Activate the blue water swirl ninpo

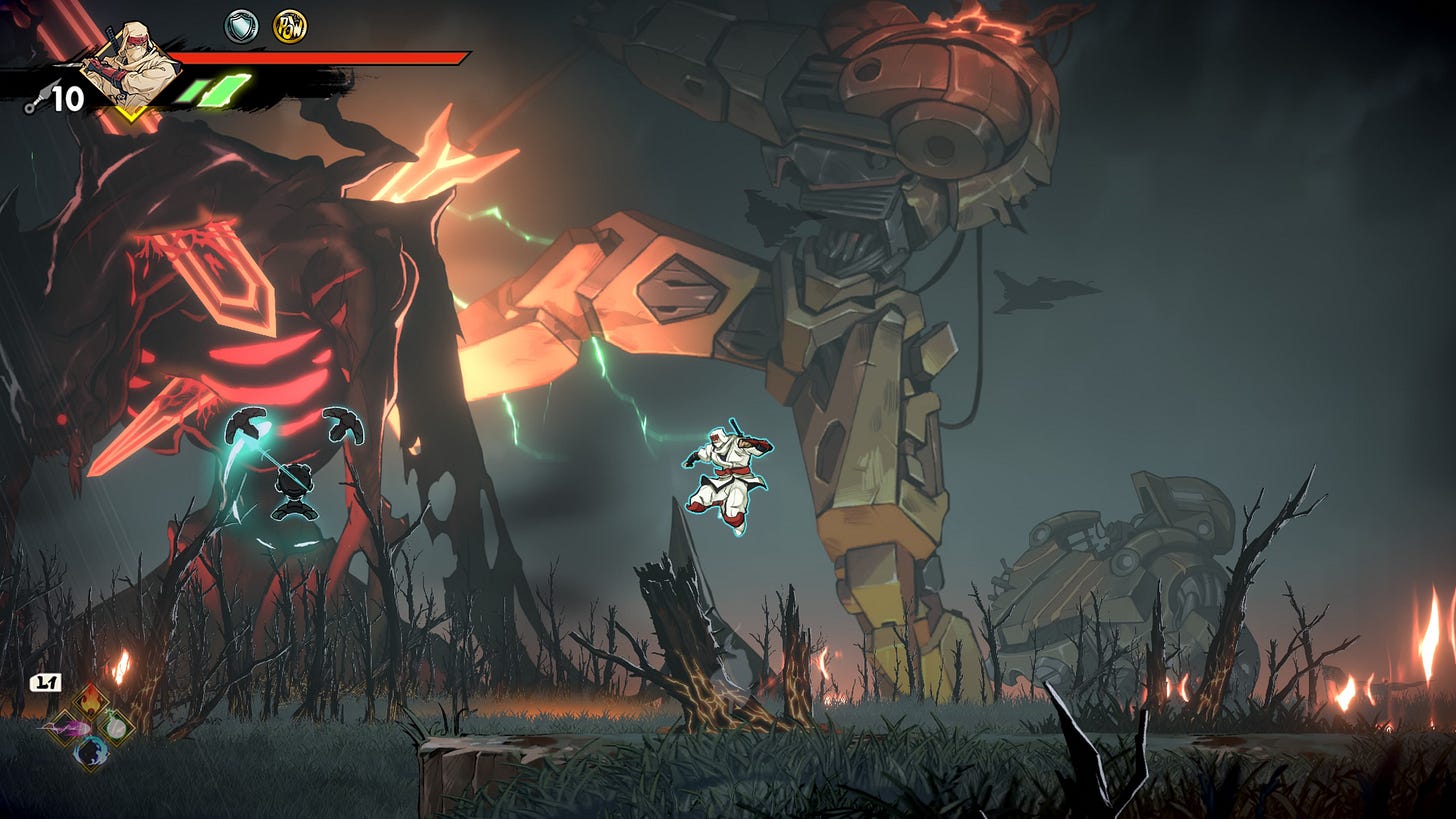click(91, 752)
